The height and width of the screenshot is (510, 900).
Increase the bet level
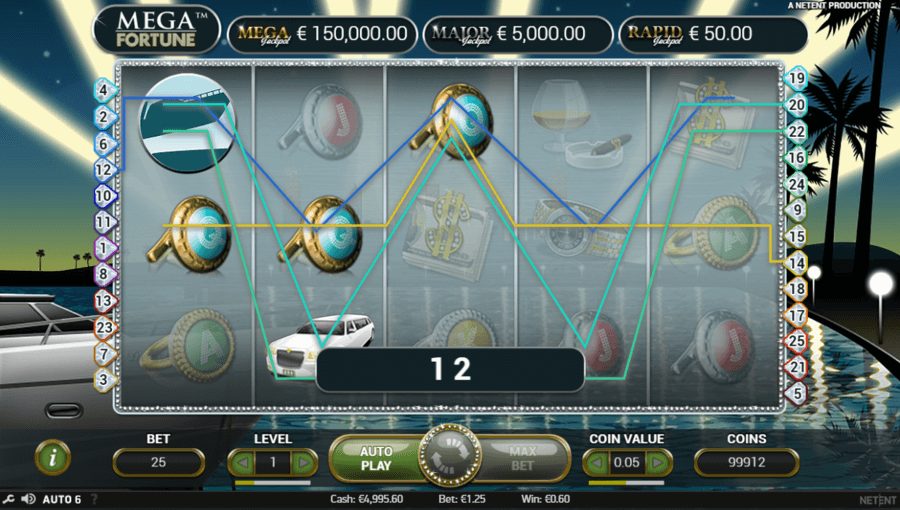(x=302, y=462)
